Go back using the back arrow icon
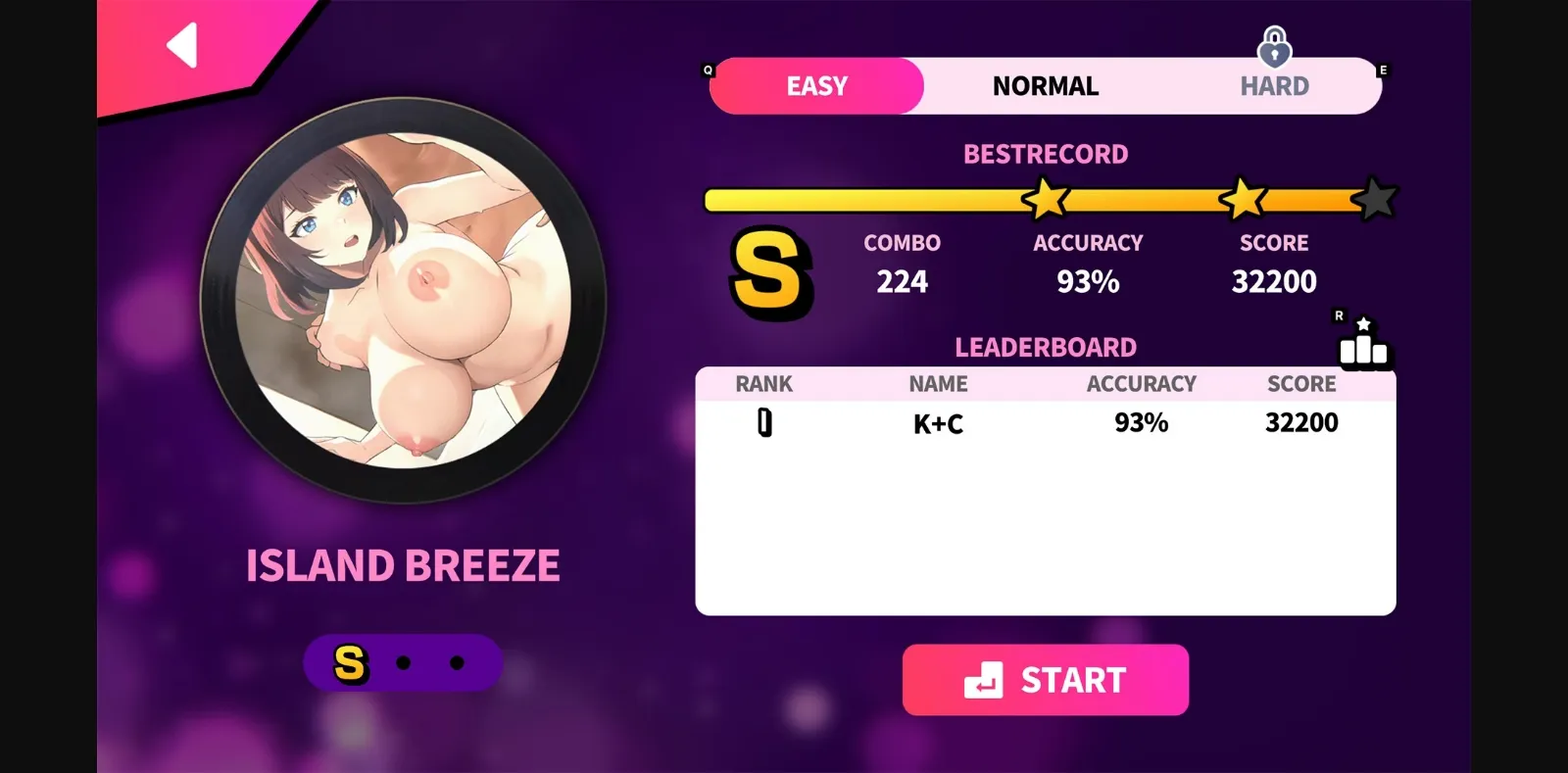This screenshot has width=1568, height=773. click(x=181, y=43)
